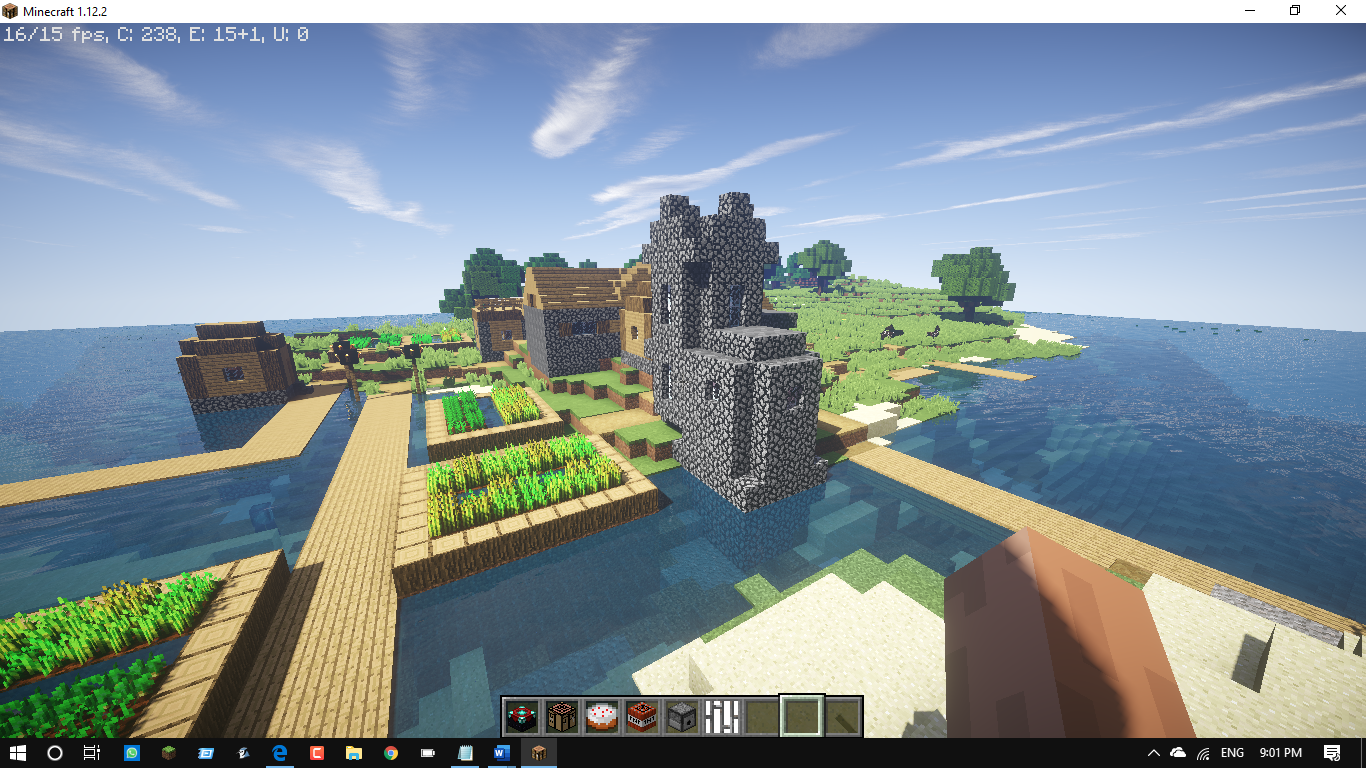Viewport: 1366px width, 768px height.
Task: Open the OneDrive cloud tray icon
Action: (1178, 753)
